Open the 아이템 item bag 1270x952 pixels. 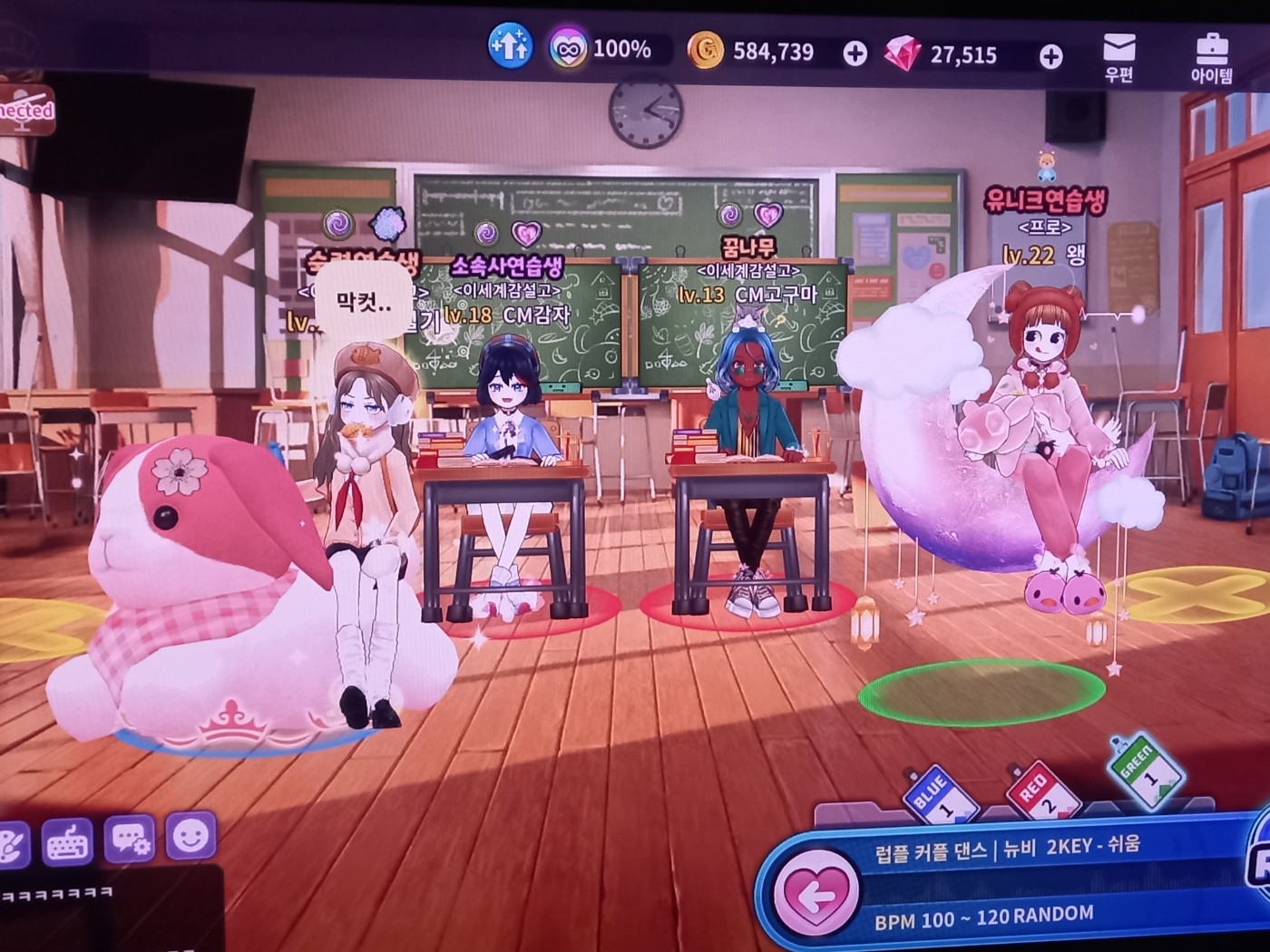[1211, 56]
